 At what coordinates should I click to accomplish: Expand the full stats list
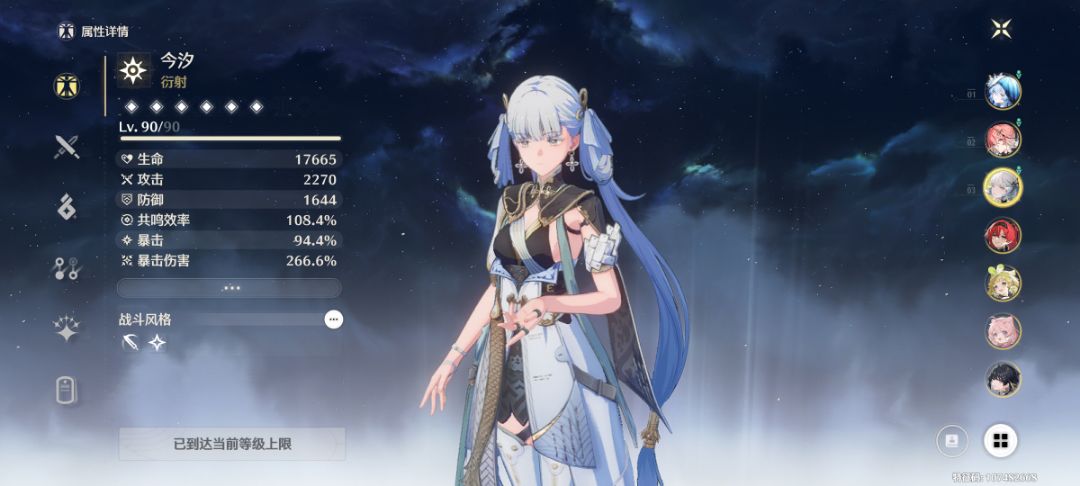coord(230,288)
